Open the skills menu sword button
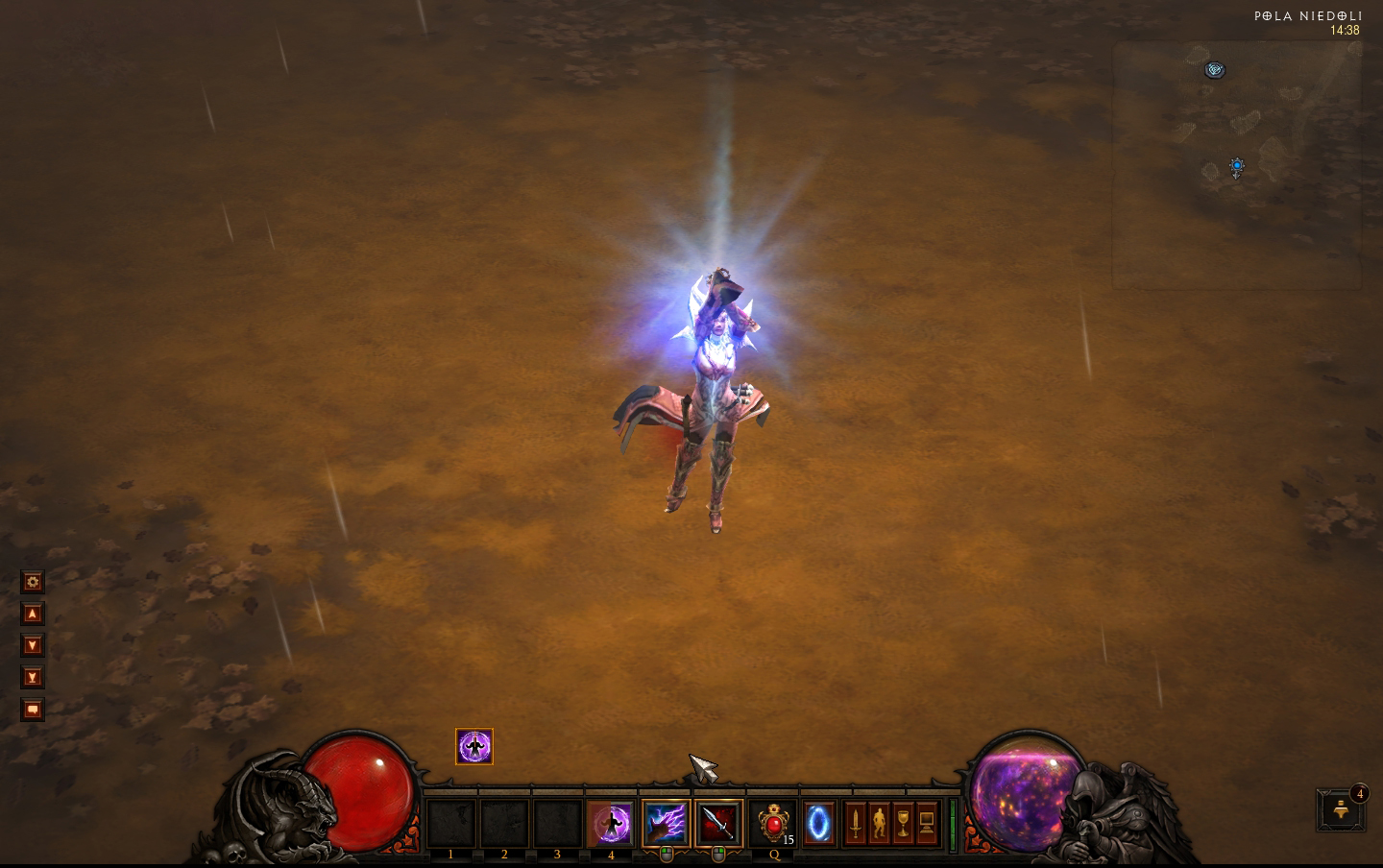Screen dimensions: 1383x868 [x=855, y=823]
